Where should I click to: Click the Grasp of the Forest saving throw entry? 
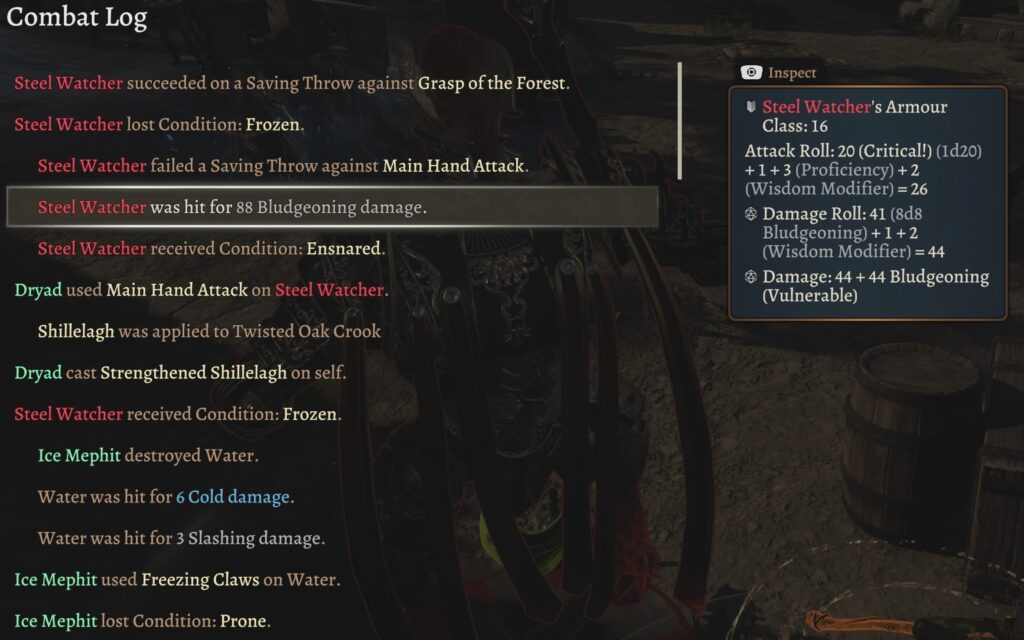pos(292,83)
